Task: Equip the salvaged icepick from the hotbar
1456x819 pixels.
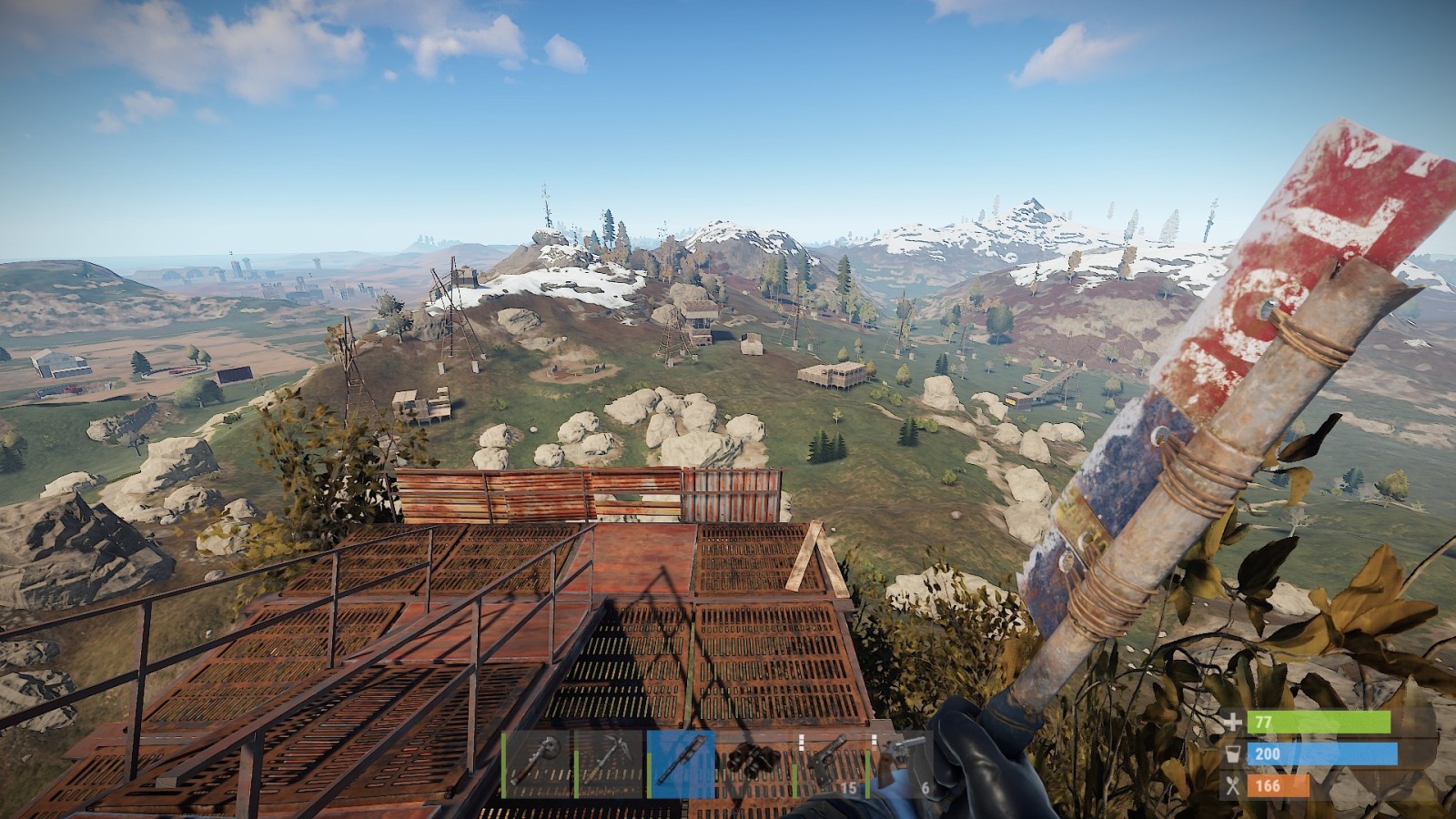Action: pyautogui.click(x=609, y=763)
